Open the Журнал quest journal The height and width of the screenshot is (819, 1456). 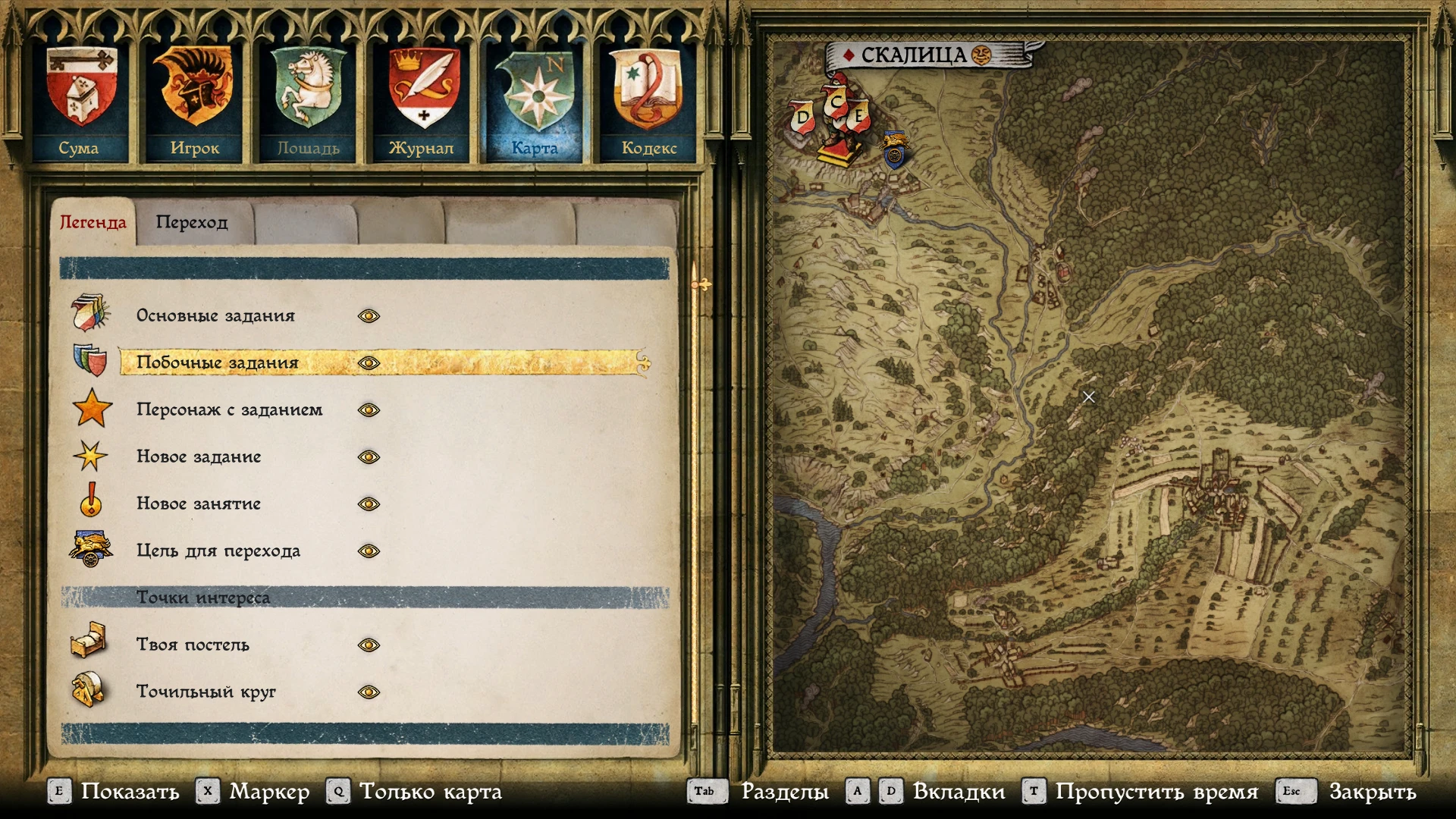[422, 101]
